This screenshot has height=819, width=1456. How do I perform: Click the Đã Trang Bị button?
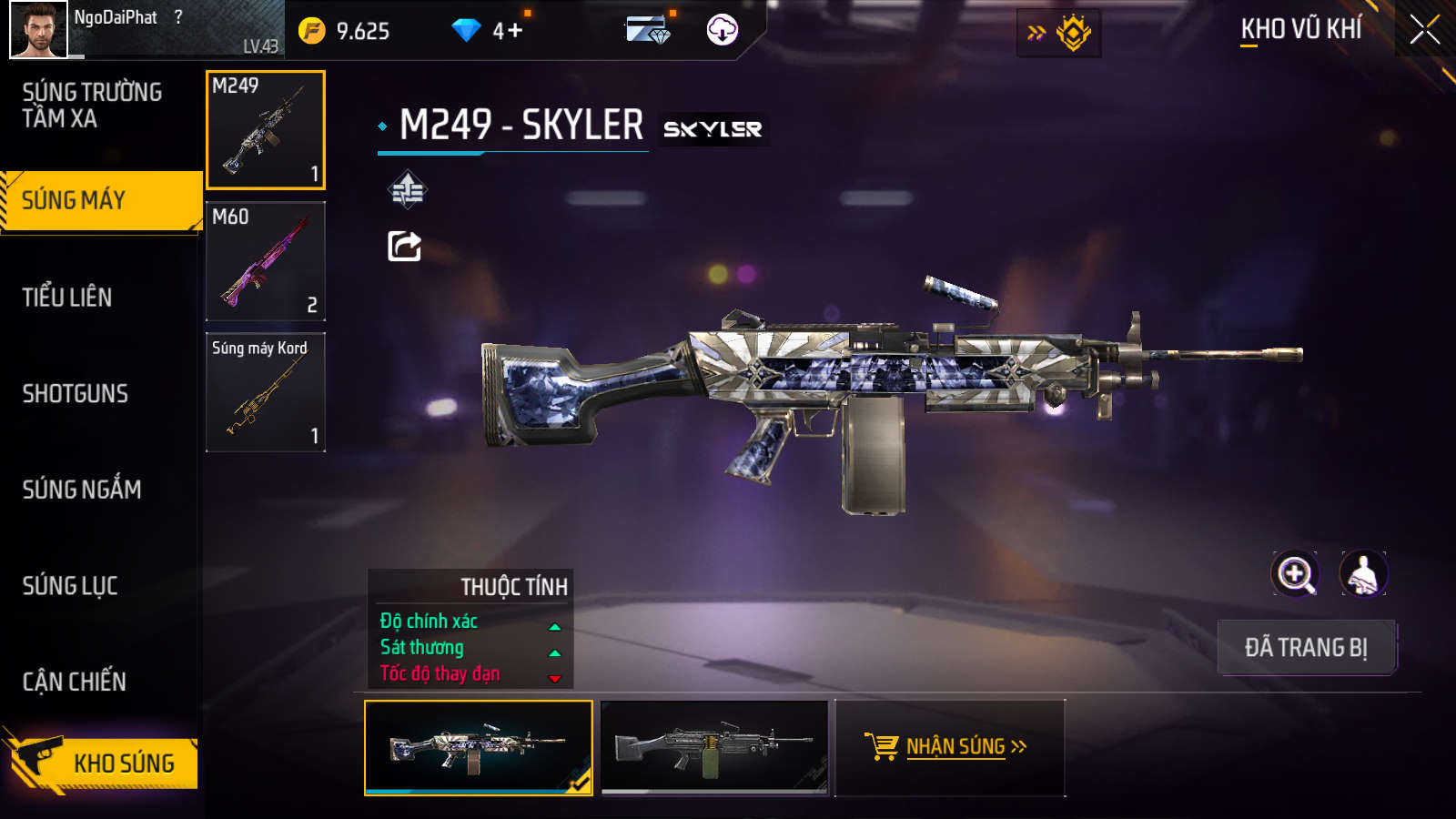[1306, 648]
